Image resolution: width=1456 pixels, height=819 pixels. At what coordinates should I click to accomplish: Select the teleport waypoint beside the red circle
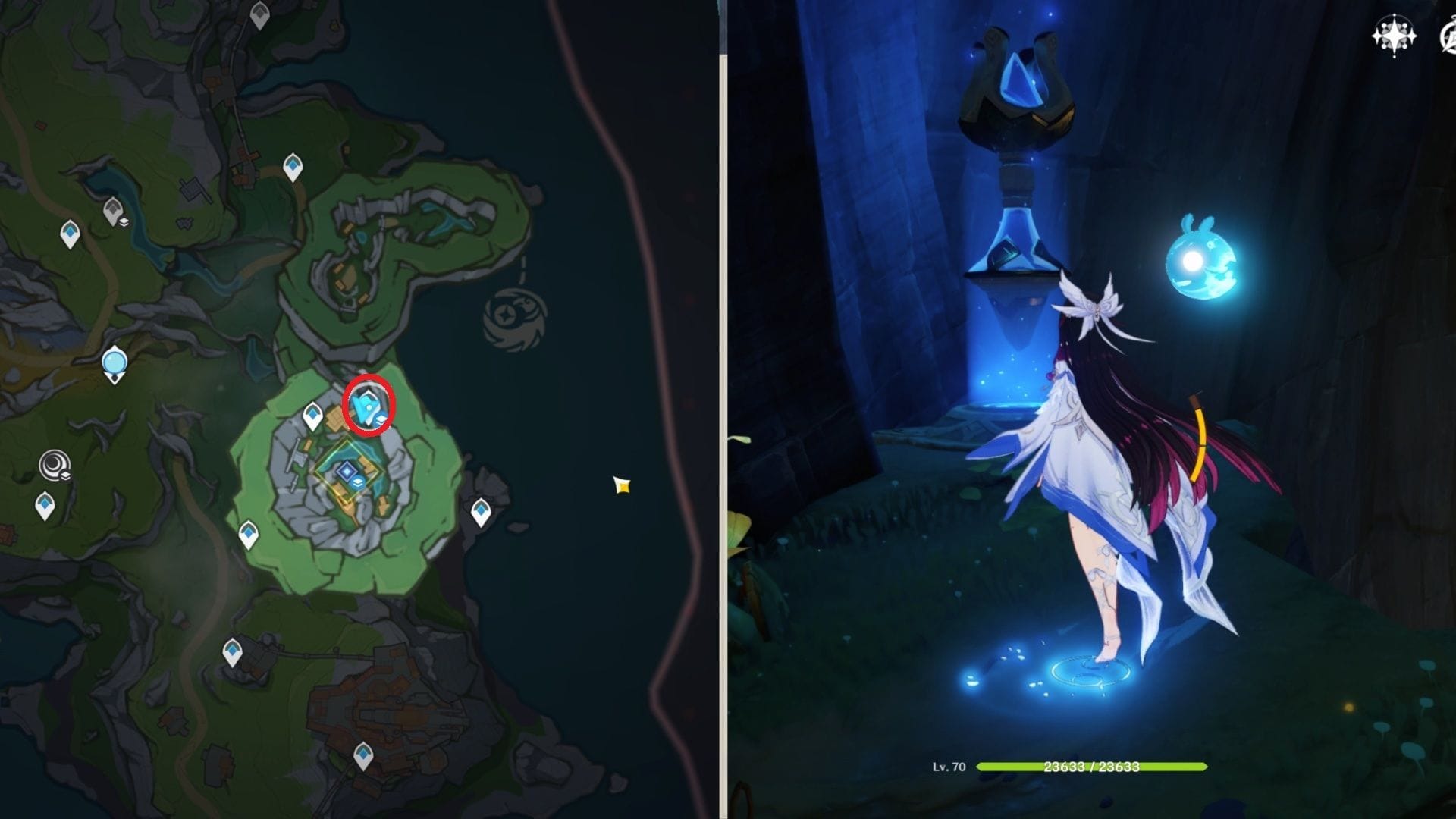(312, 416)
